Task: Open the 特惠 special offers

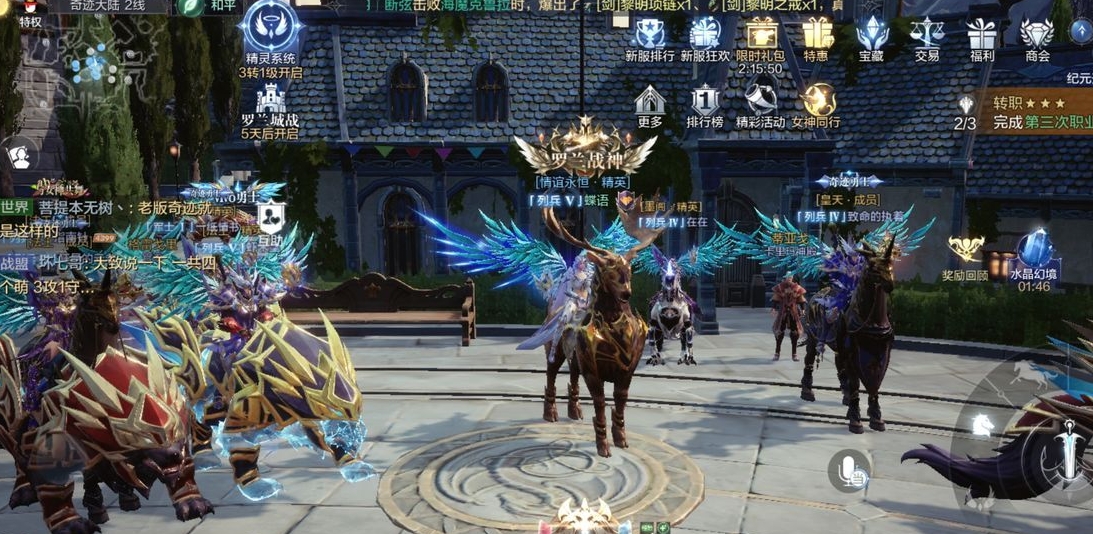Action: pos(816,36)
